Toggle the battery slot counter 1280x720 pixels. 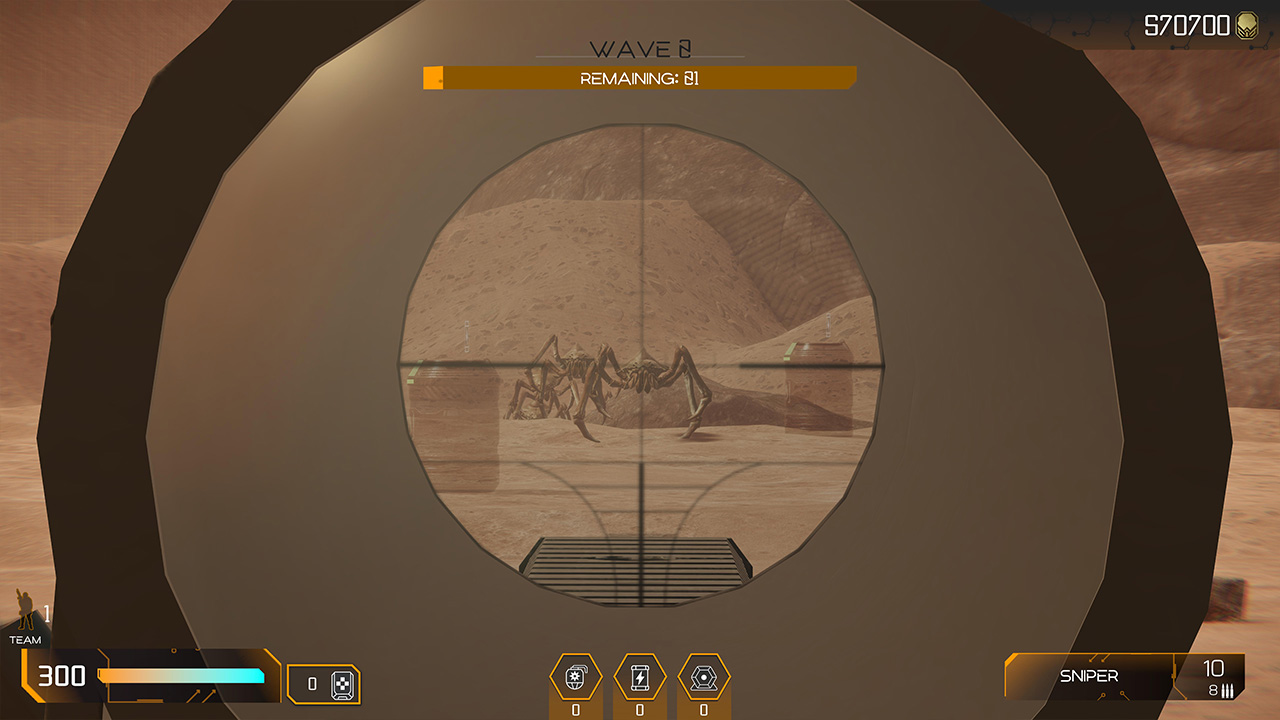[640, 707]
